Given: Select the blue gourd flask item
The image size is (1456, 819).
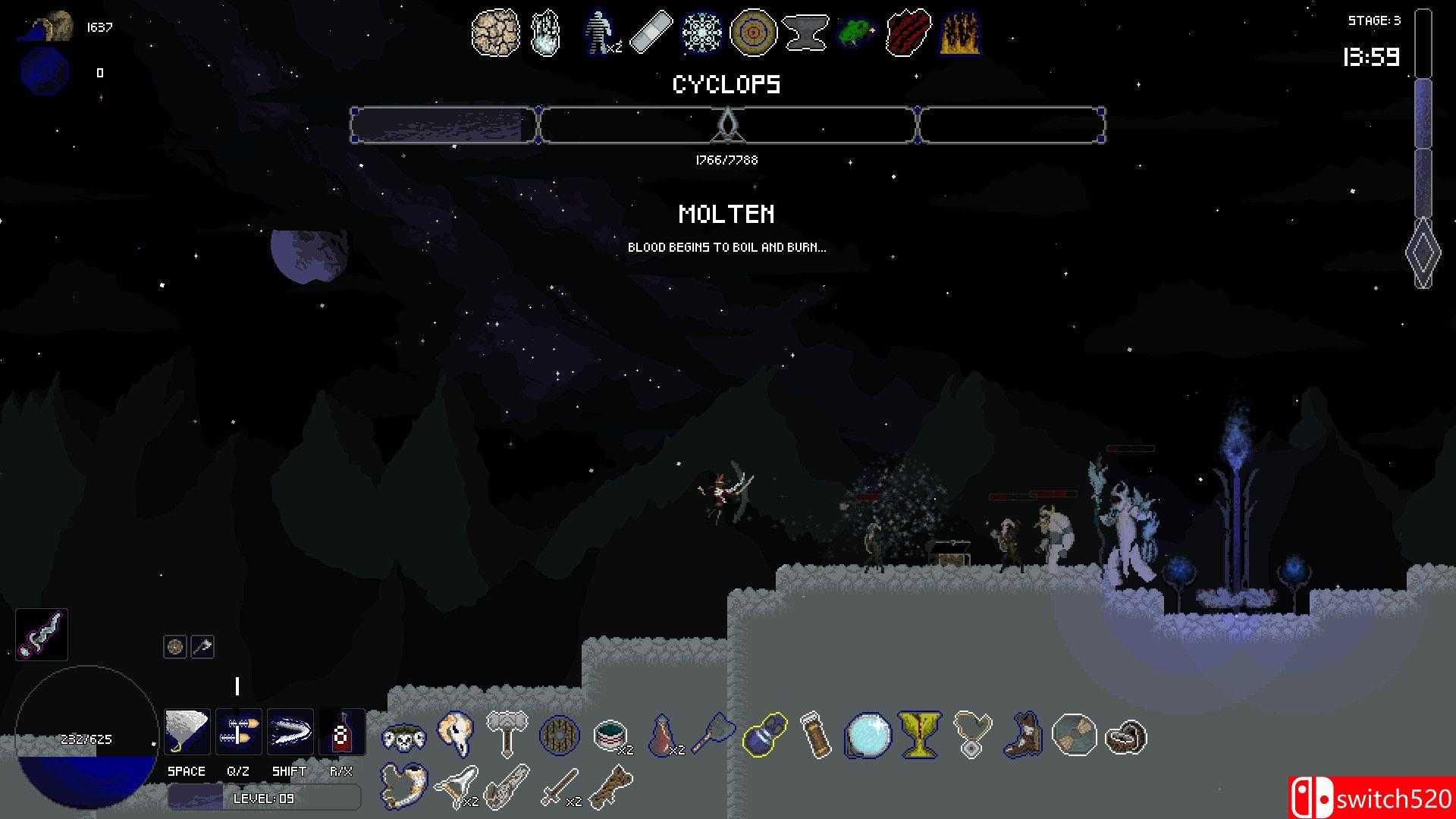Looking at the screenshot, I should (x=764, y=735).
